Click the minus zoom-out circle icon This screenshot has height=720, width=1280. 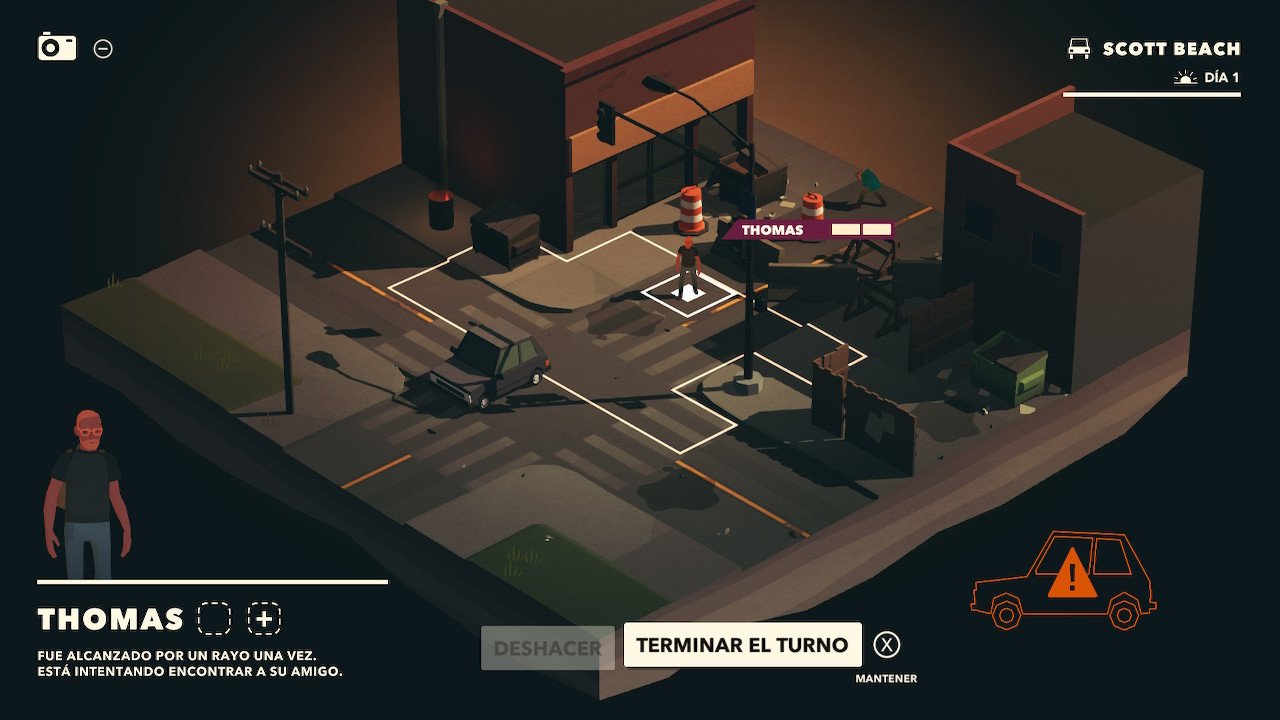103,48
